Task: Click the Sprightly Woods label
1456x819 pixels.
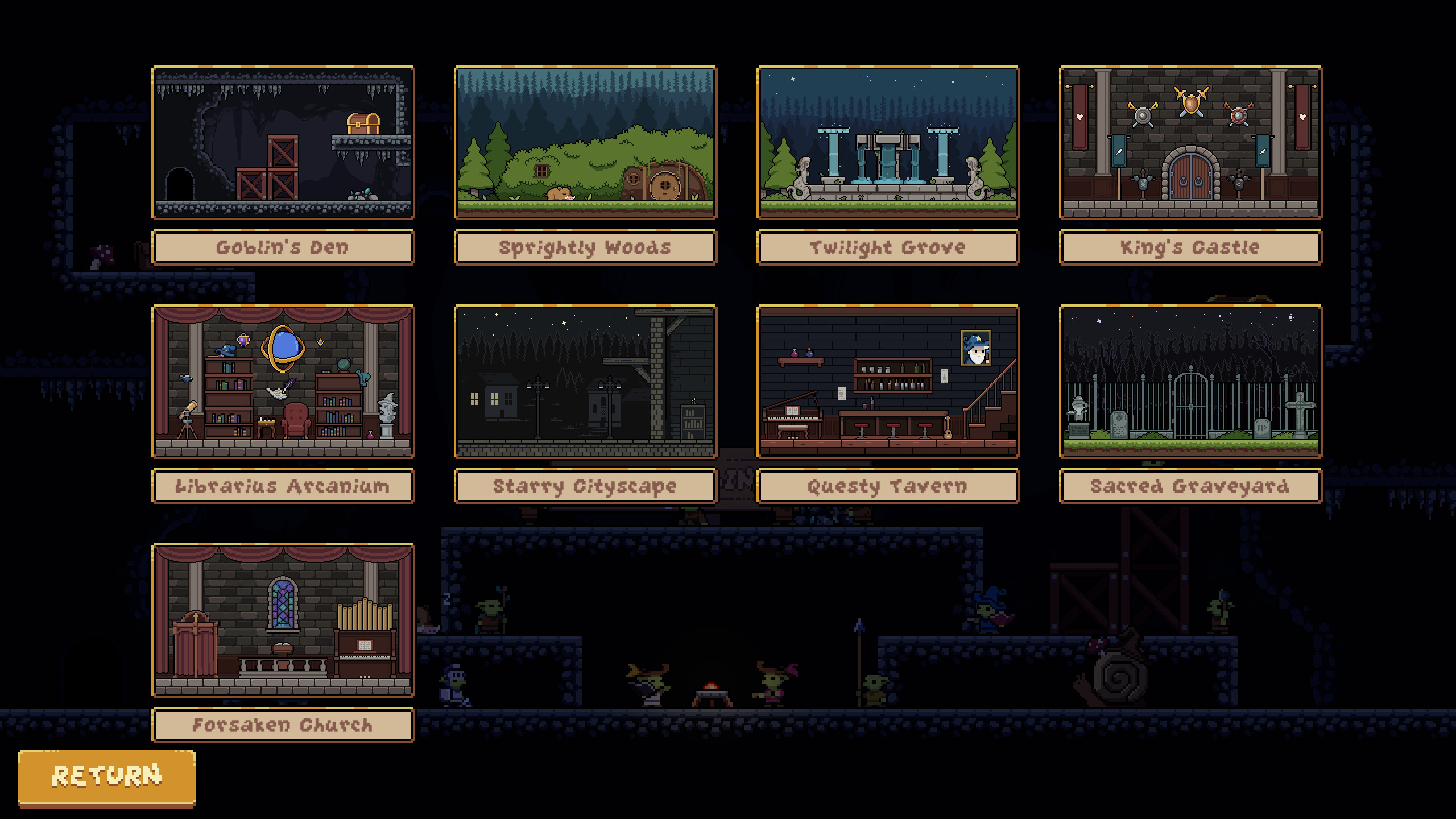Action: 586,247
